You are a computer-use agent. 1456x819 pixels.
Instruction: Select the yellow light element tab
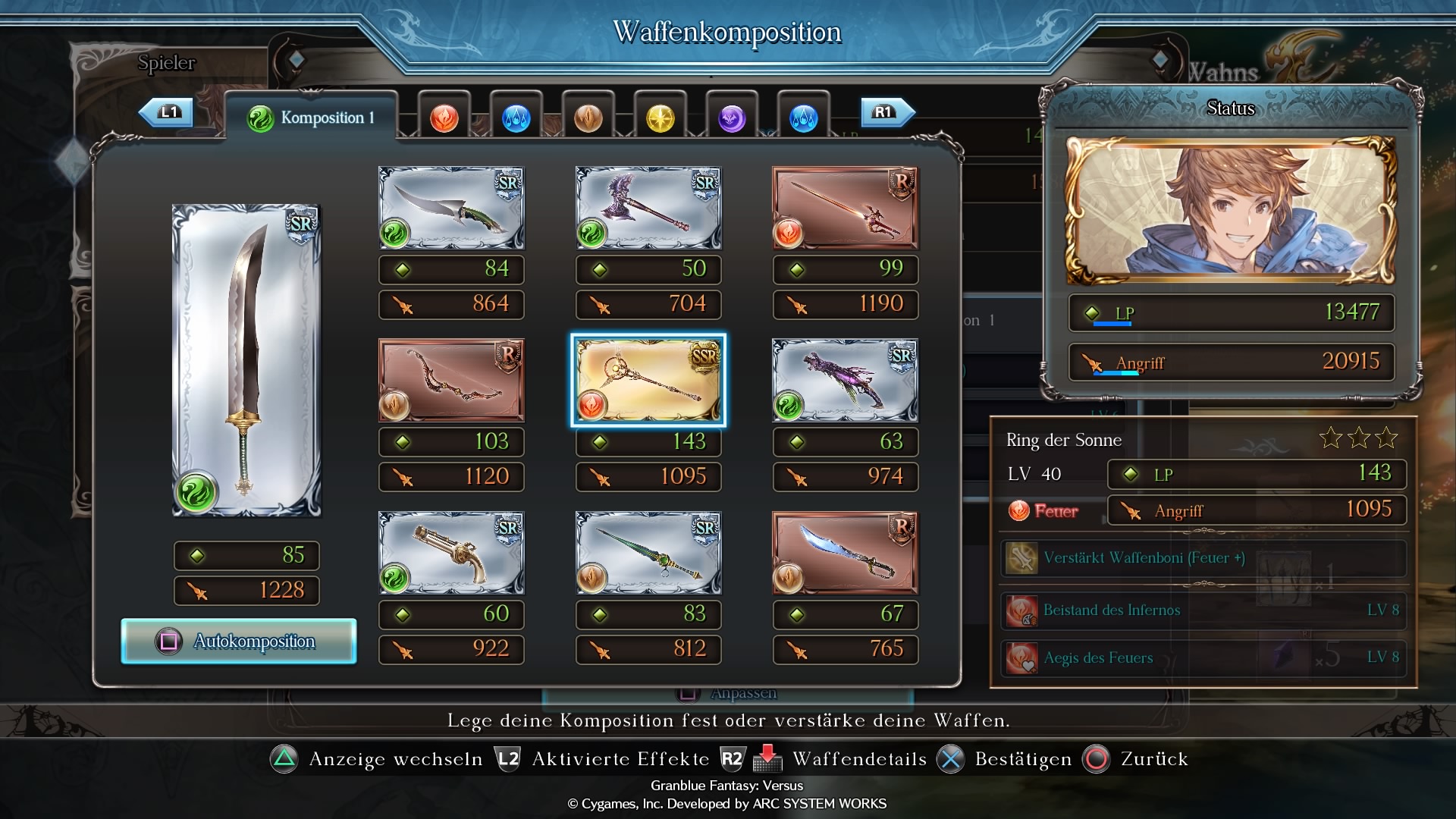pyautogui.click(x=660, y=118)
